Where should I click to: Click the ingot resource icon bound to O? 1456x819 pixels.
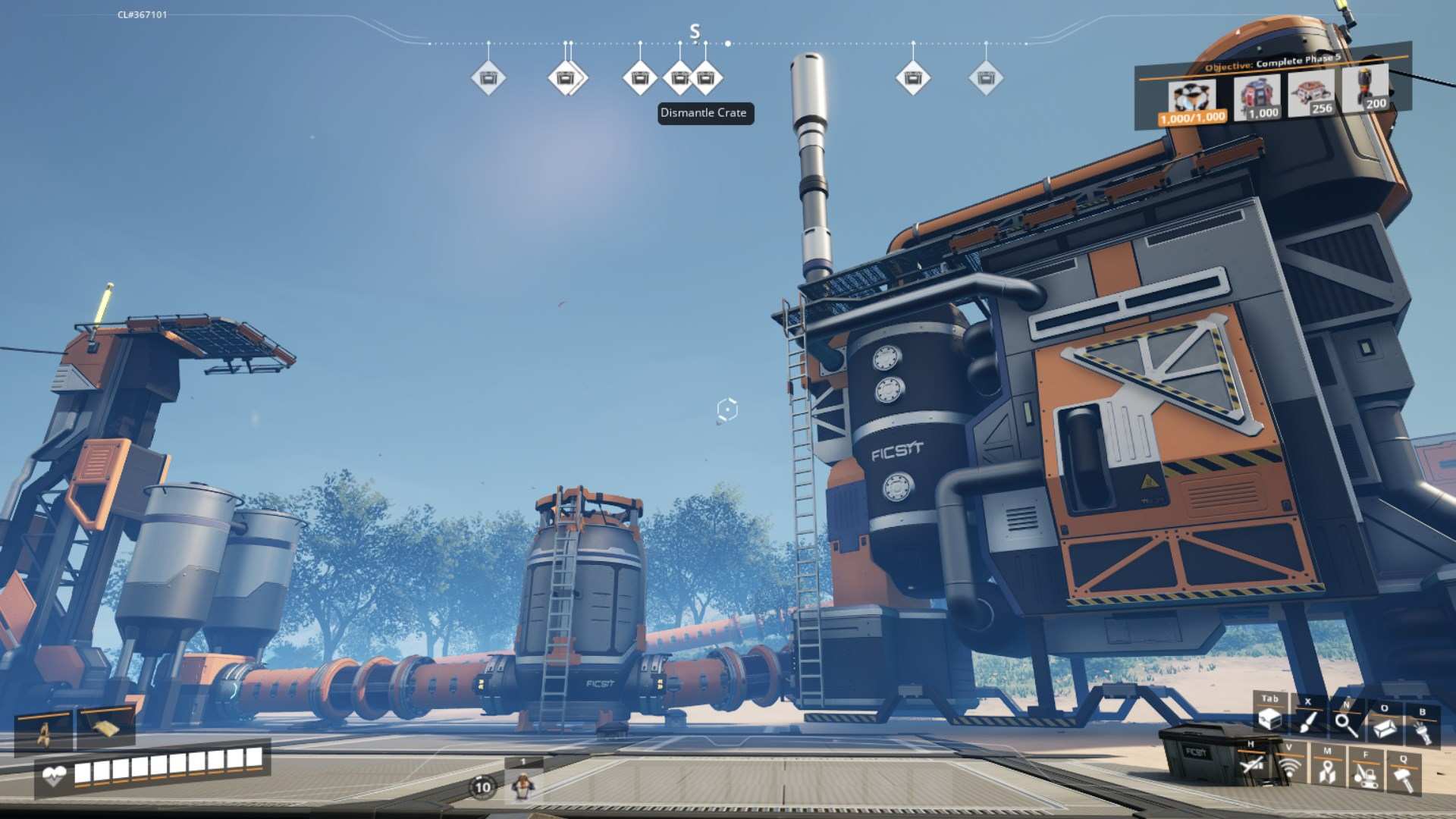click(x=1384, y=727)
